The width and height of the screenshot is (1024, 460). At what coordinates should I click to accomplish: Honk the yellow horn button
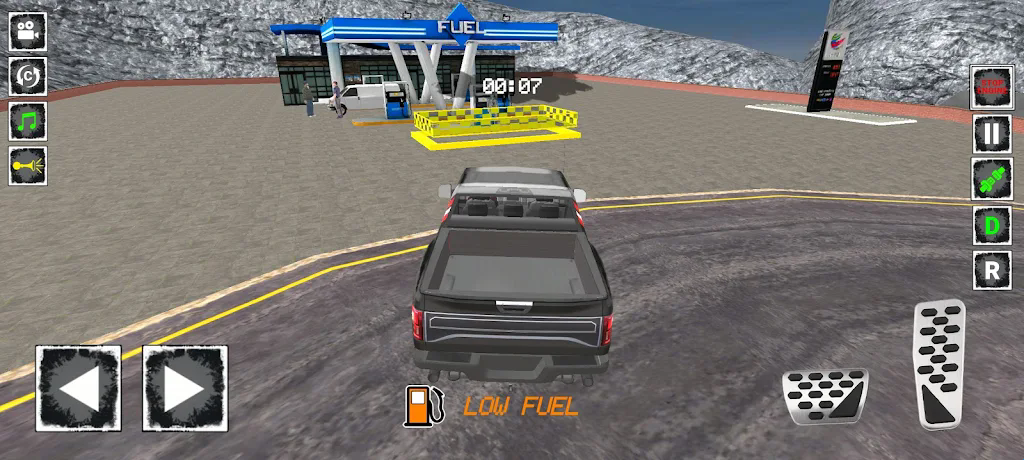(x=28, y=165)
